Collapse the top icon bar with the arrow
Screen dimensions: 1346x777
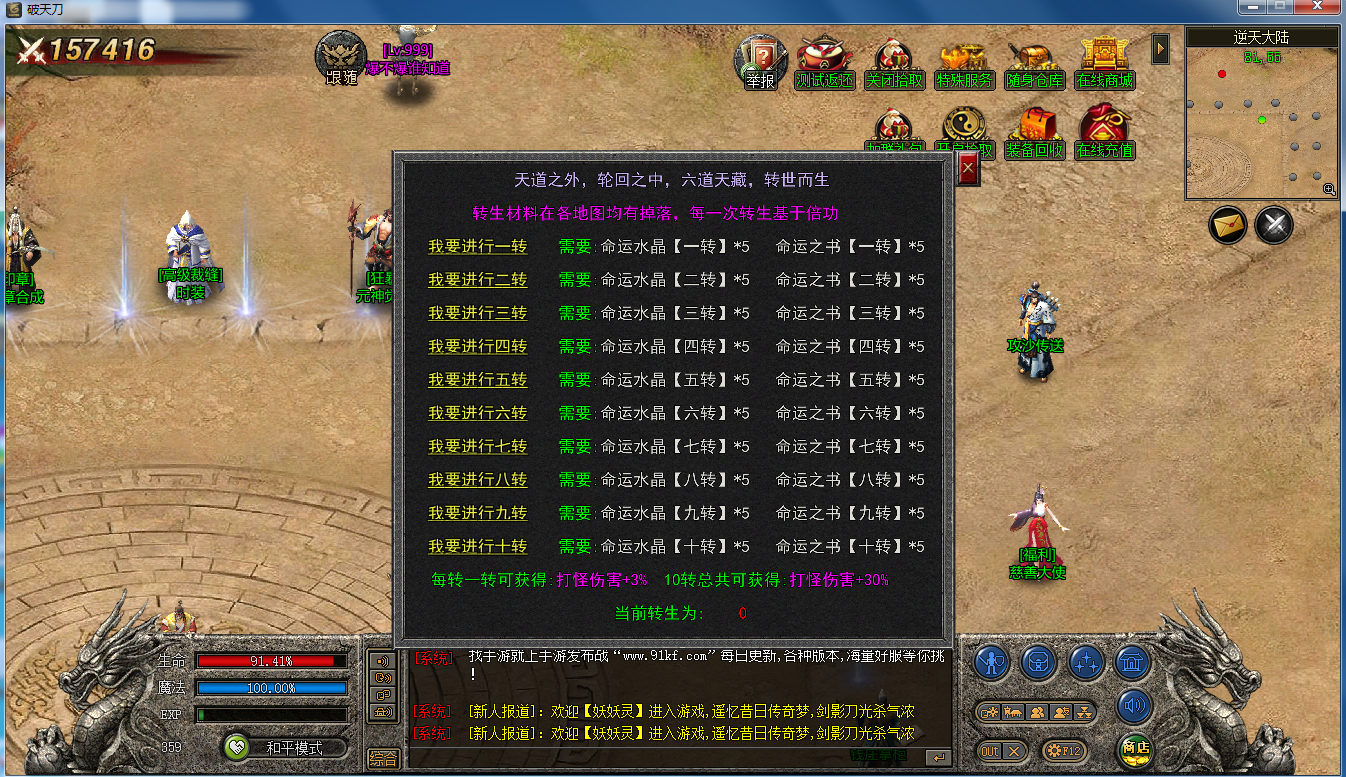pos(1160,48)
